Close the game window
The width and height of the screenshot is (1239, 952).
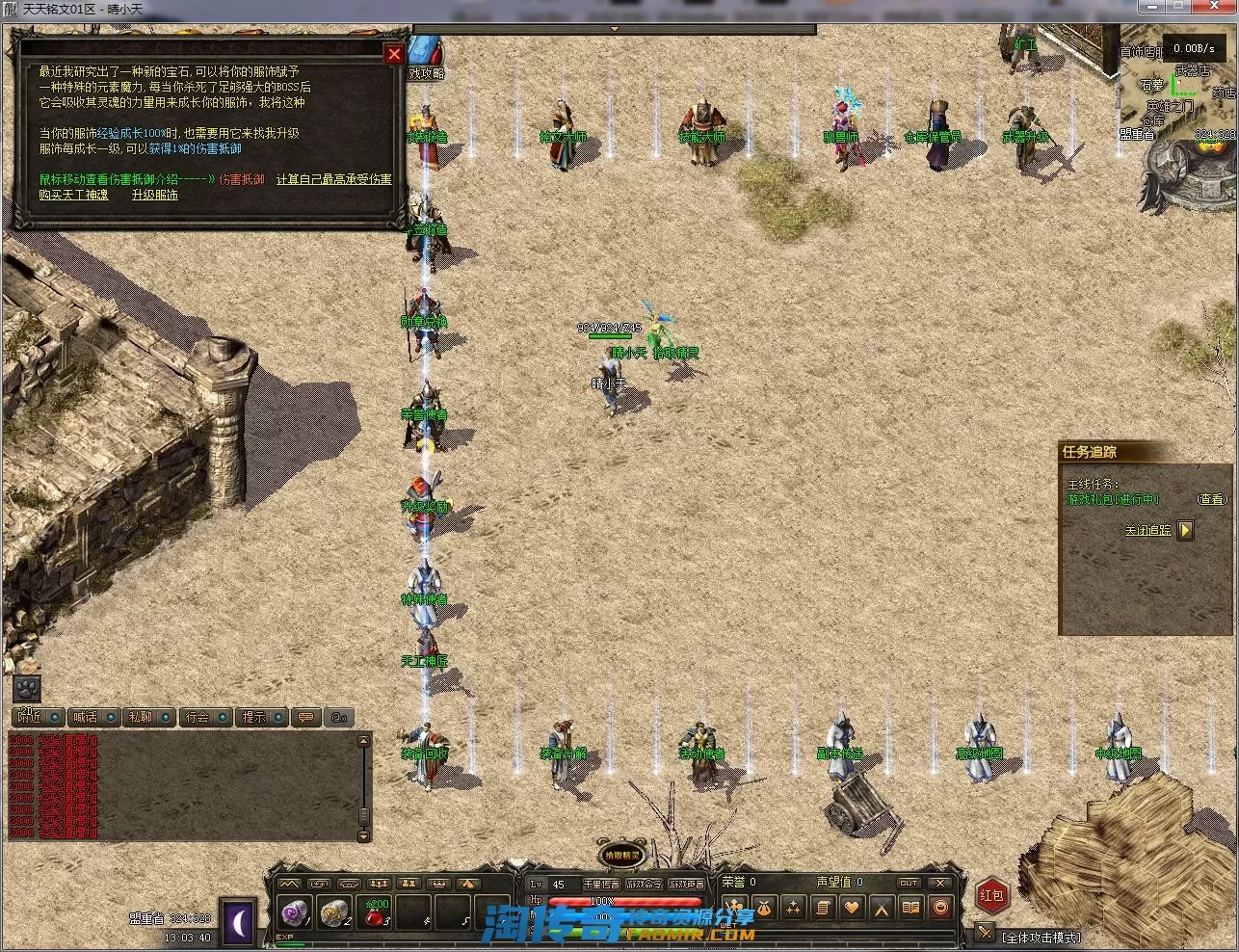pos(1222,8)
